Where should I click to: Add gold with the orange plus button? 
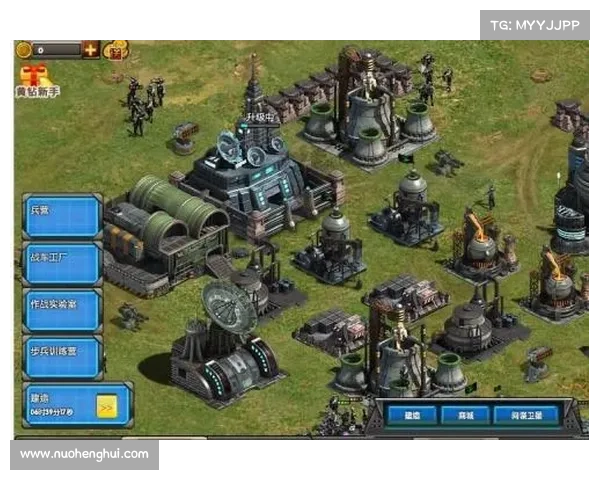(91, 49)
